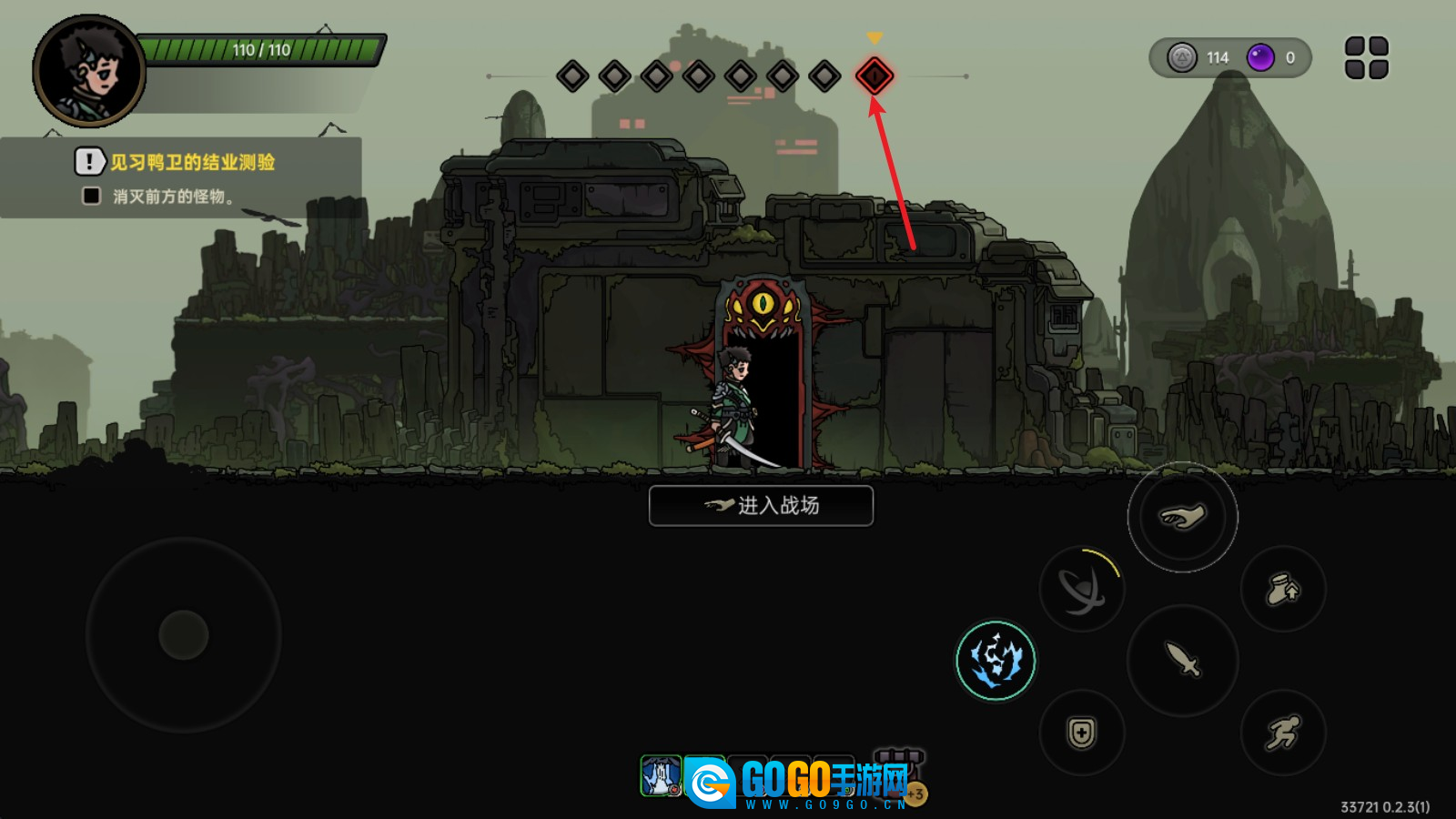Tap the purple gem currency icon
1456x819 pixels.
(x=1260, y=58)
